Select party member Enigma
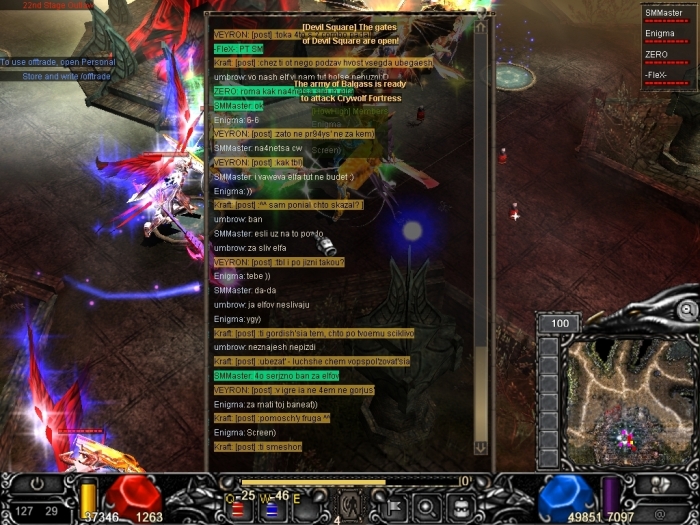 [x=669, y=35]
